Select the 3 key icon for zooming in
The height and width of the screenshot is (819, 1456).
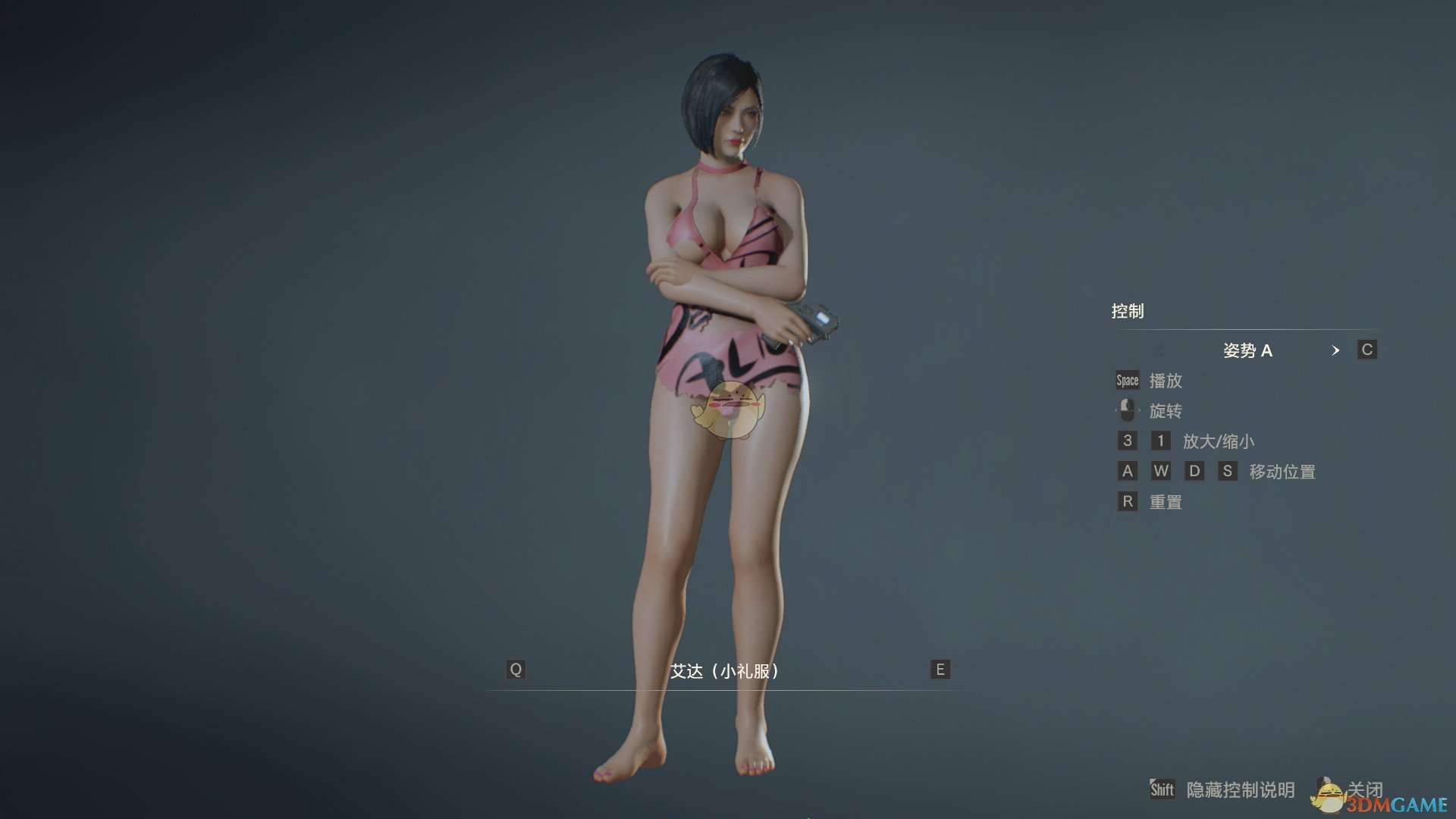point(1127,441)
